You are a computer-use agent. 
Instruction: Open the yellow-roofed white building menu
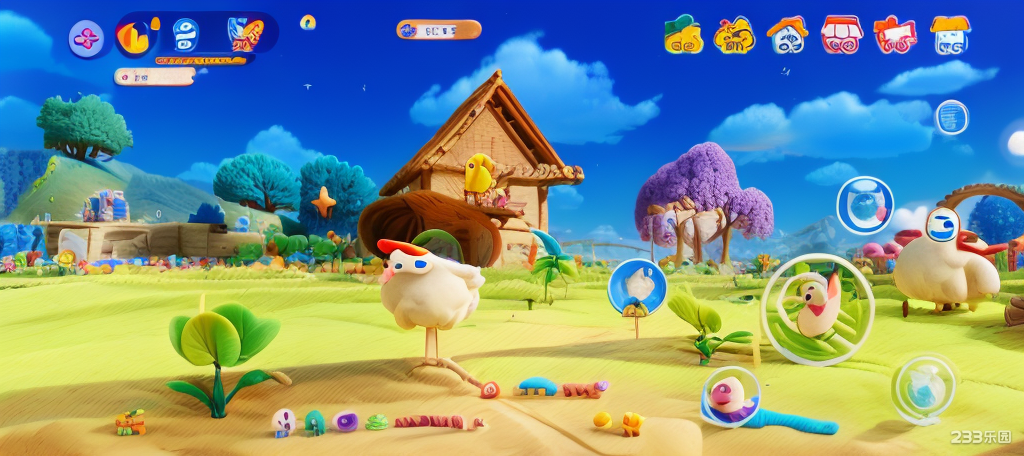(949, 35)
